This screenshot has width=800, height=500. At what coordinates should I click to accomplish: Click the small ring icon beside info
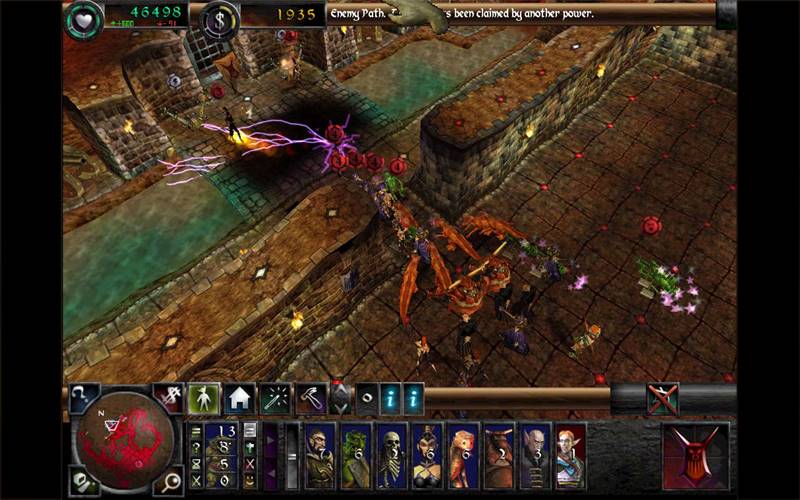coord(367,397)
